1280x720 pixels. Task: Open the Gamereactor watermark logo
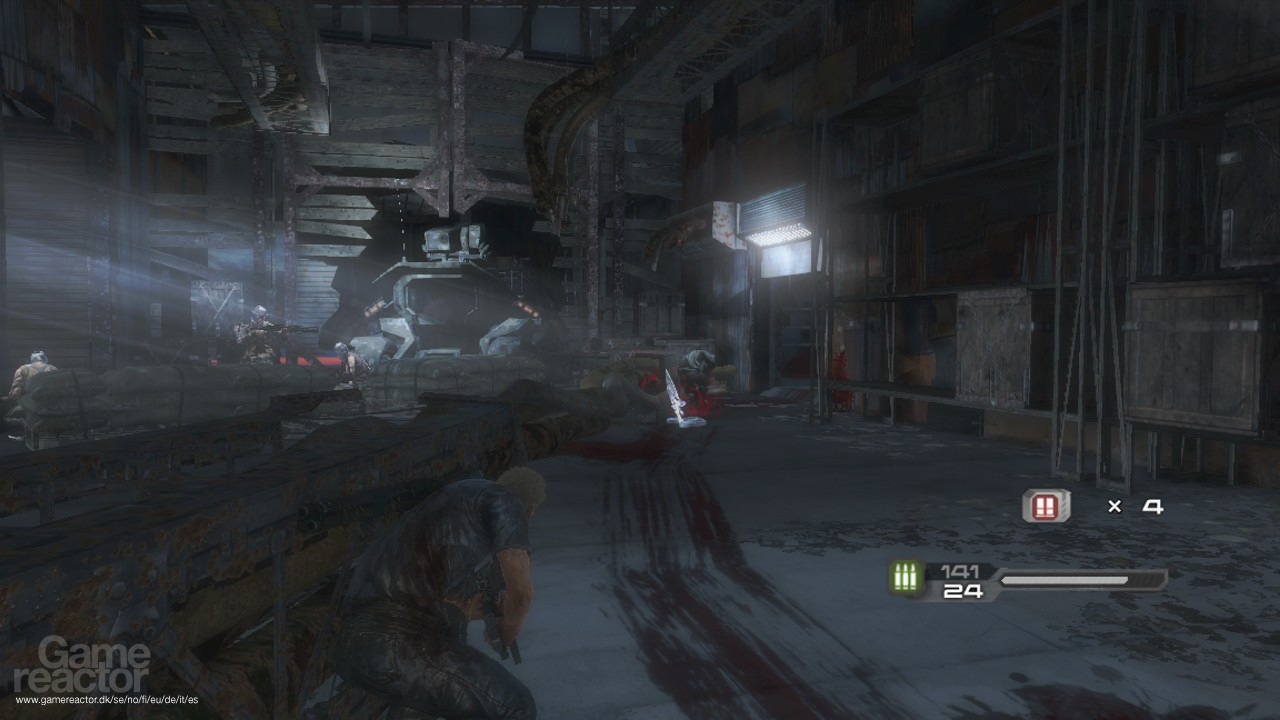click(95, 665)
